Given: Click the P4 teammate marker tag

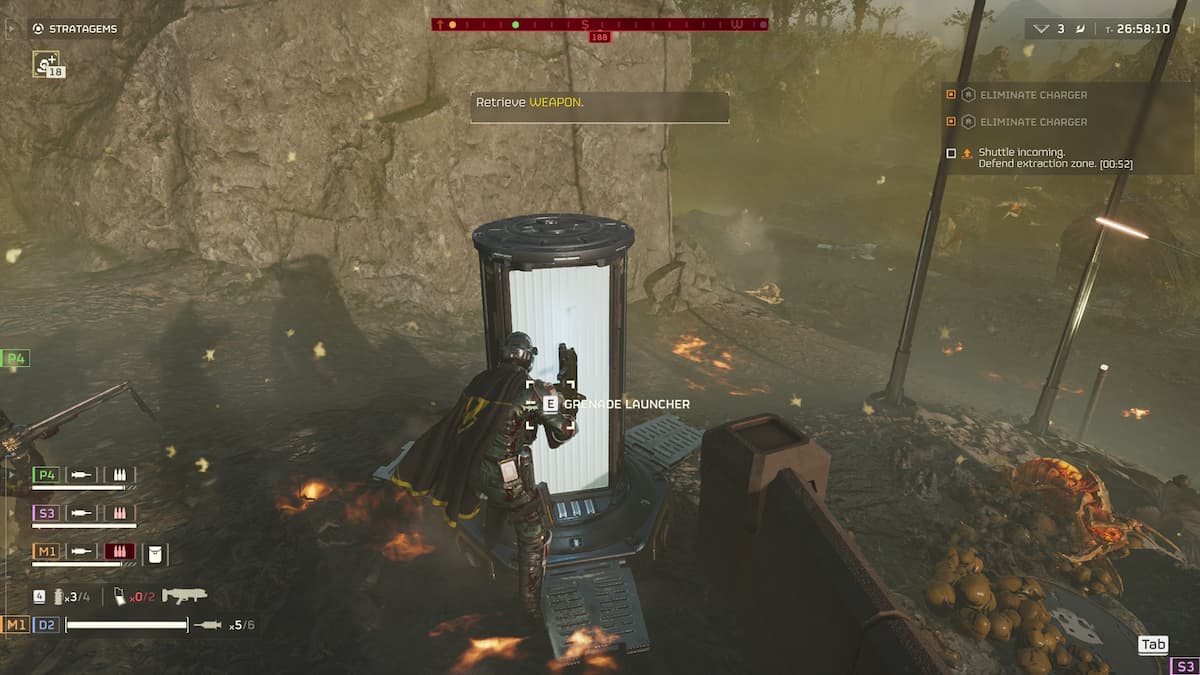Looking at the screenshot, I should [14, 358].
